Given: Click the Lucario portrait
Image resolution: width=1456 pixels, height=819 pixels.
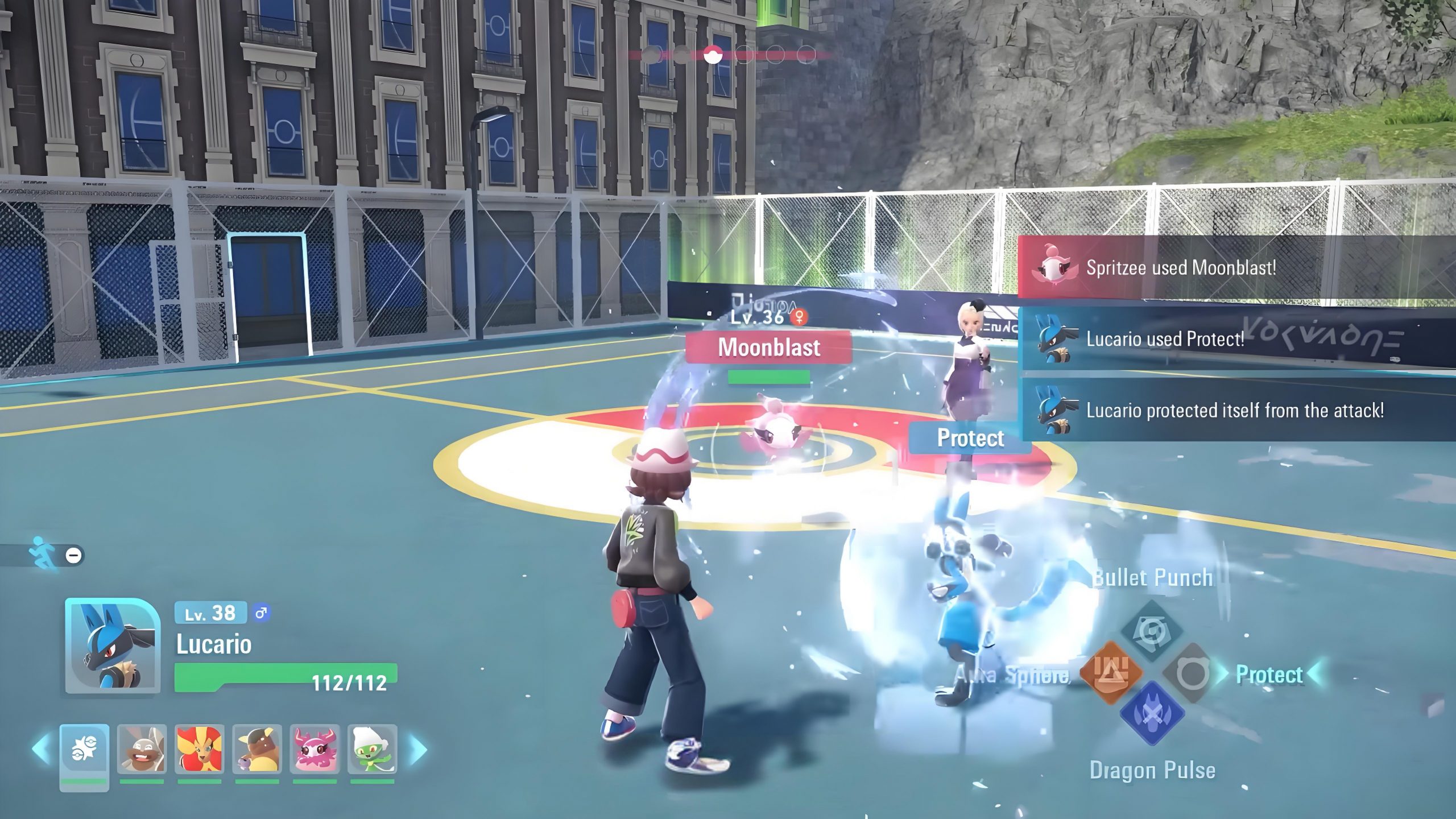Looking at the screenshot, I should pos(113,646).
